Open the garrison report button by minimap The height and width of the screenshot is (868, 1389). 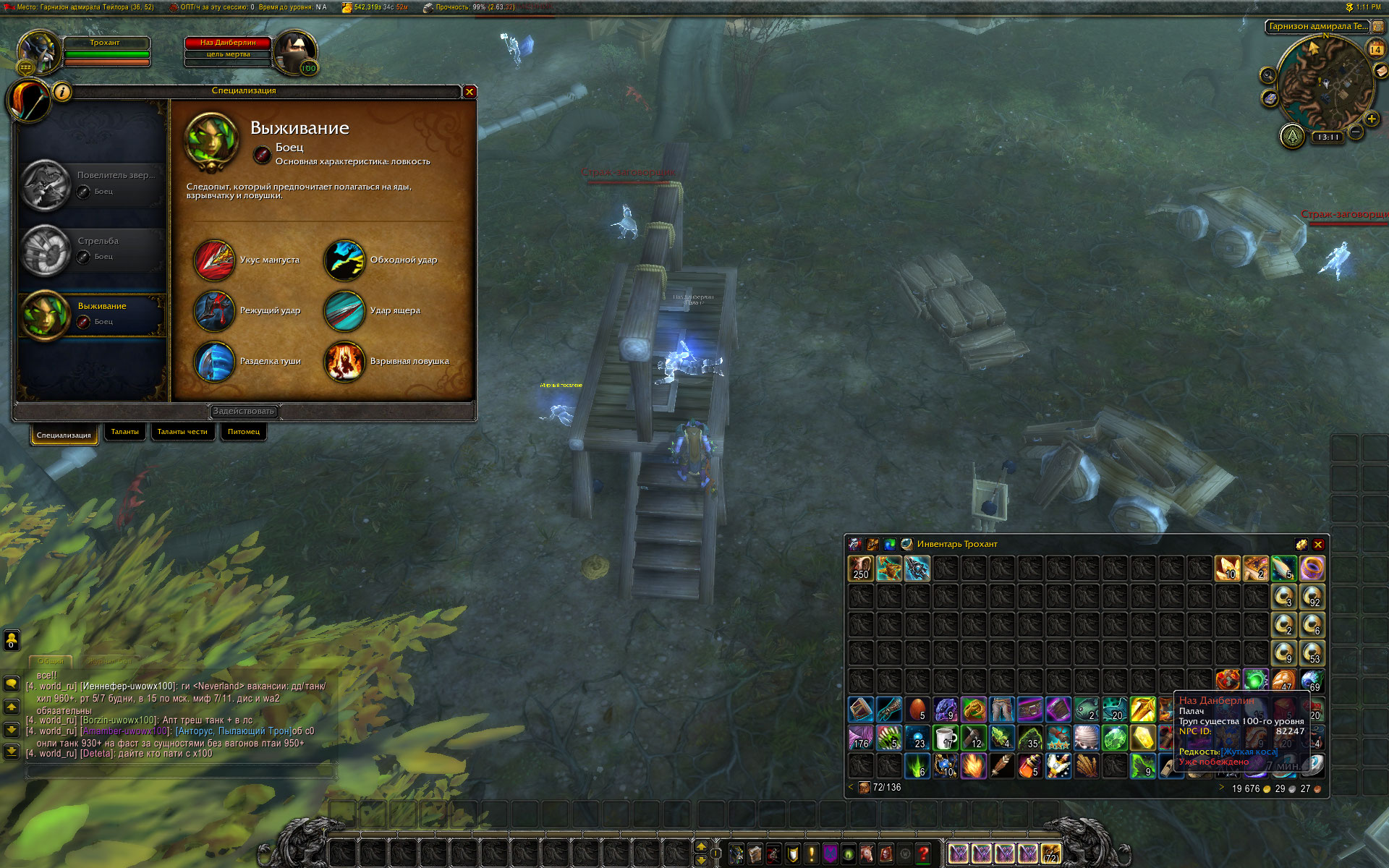(1292, 136)
